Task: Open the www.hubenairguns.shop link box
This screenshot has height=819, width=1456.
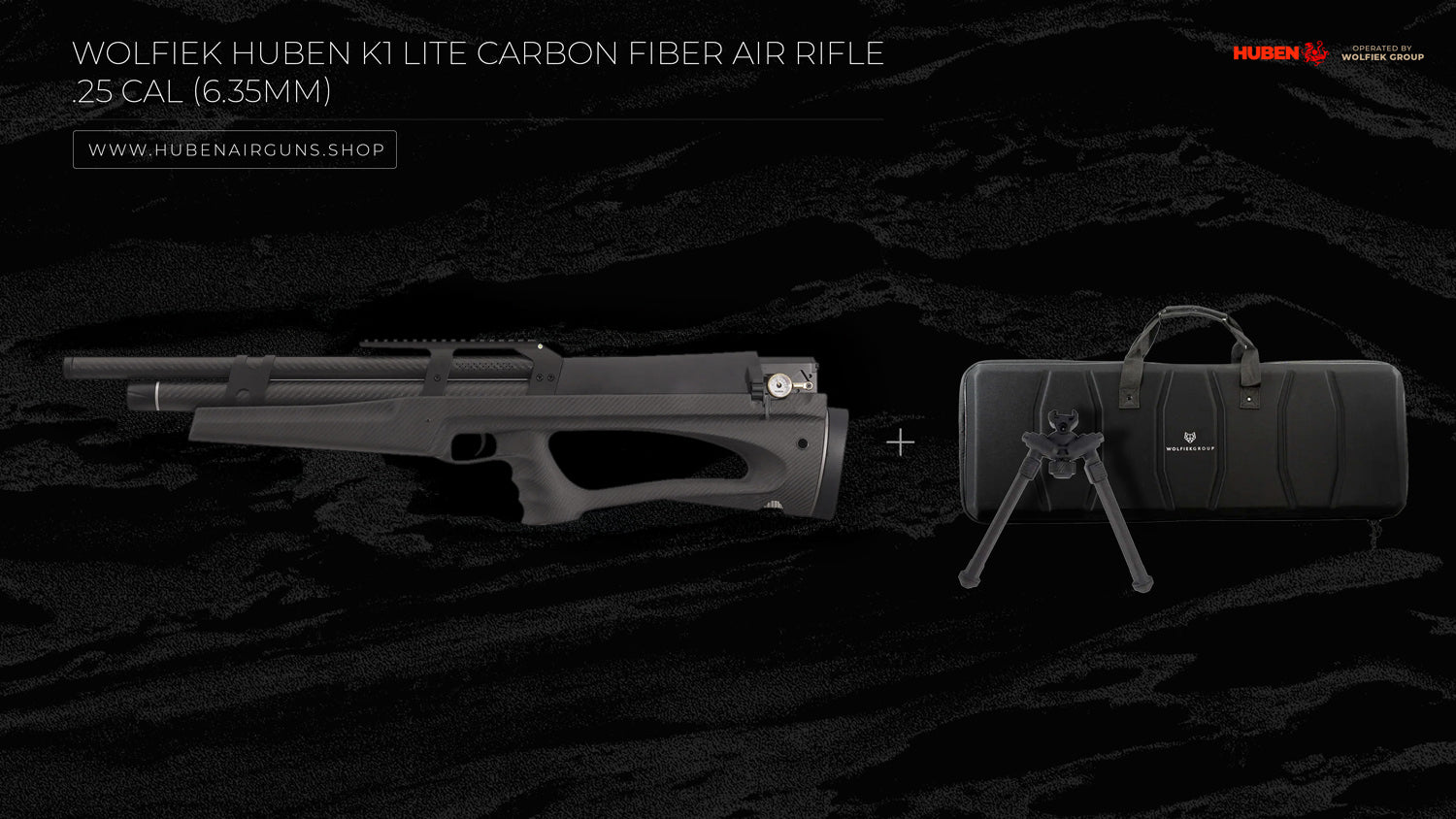Action: coord(235,149)
